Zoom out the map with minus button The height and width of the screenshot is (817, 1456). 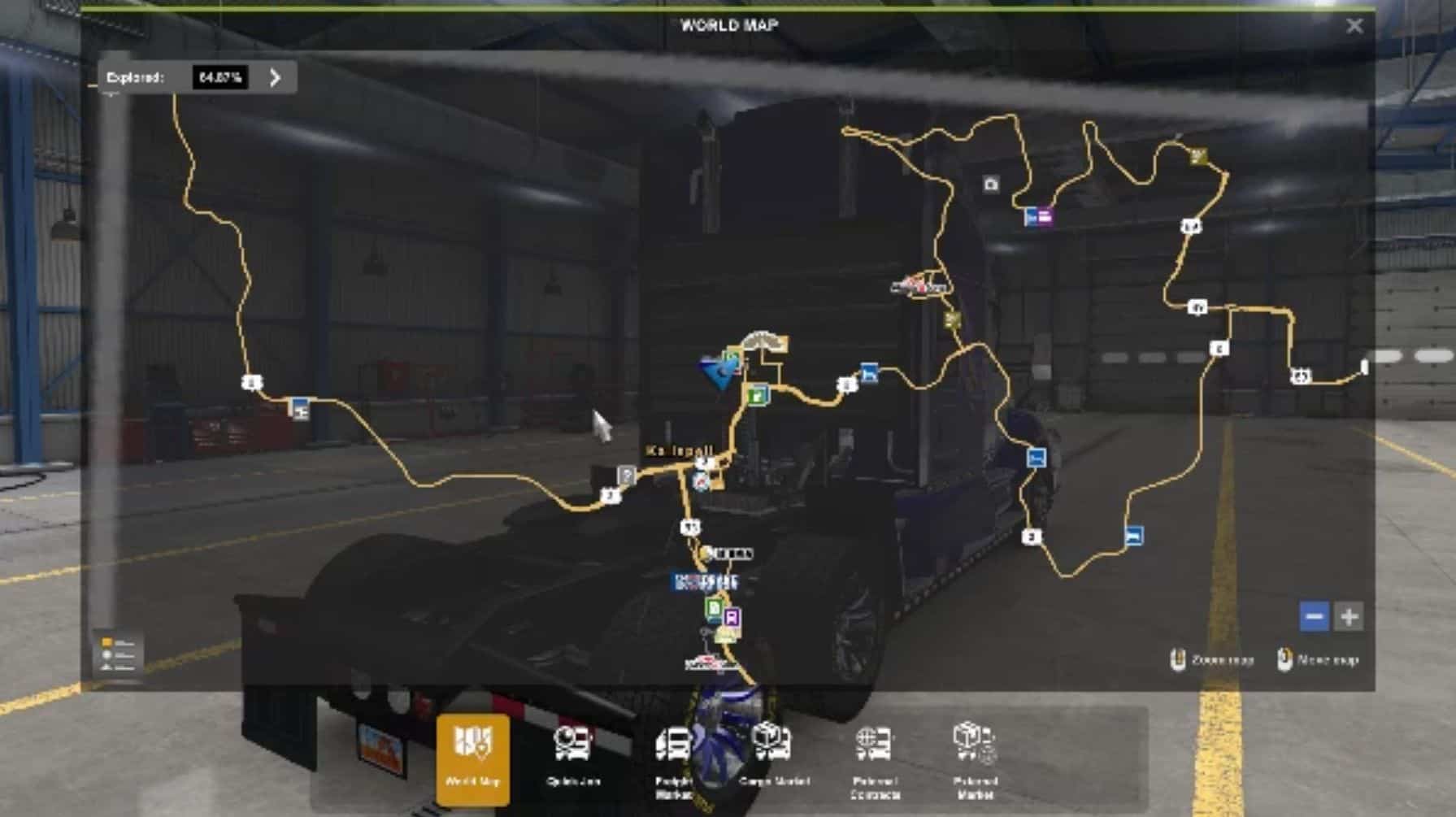click(1314, 616)
